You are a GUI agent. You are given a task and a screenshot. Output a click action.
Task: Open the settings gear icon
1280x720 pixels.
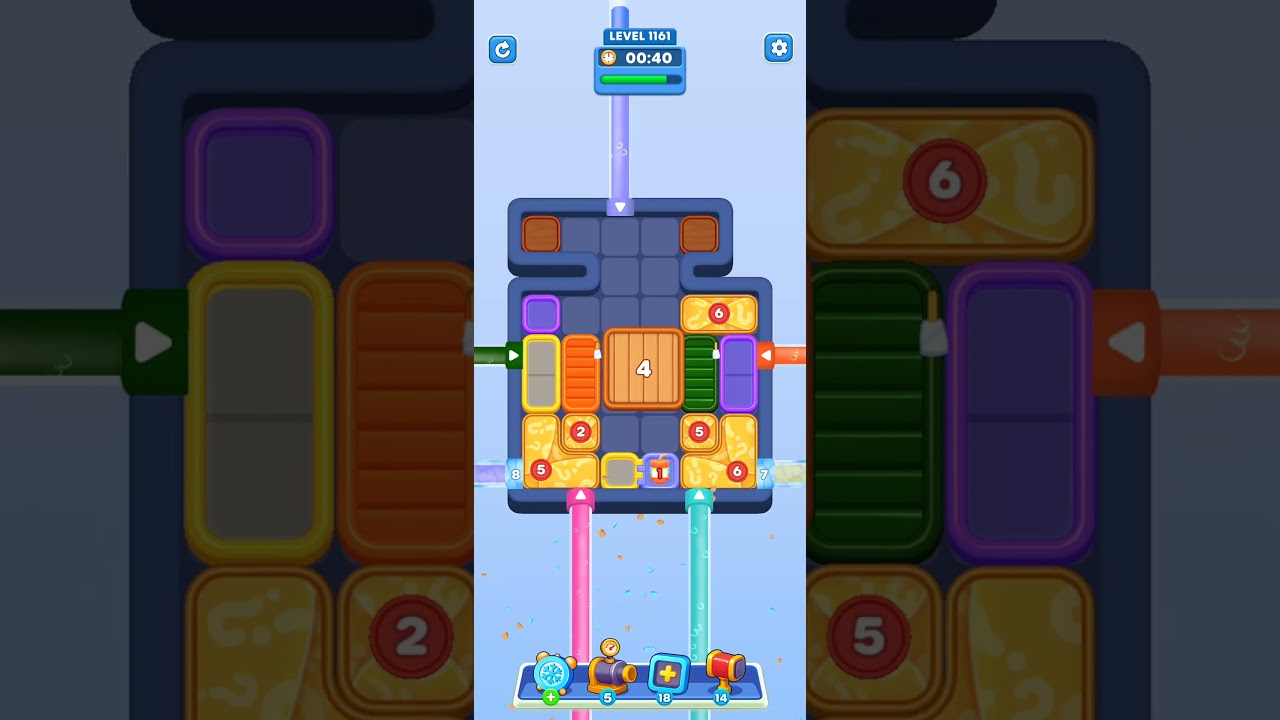point(779,47)
